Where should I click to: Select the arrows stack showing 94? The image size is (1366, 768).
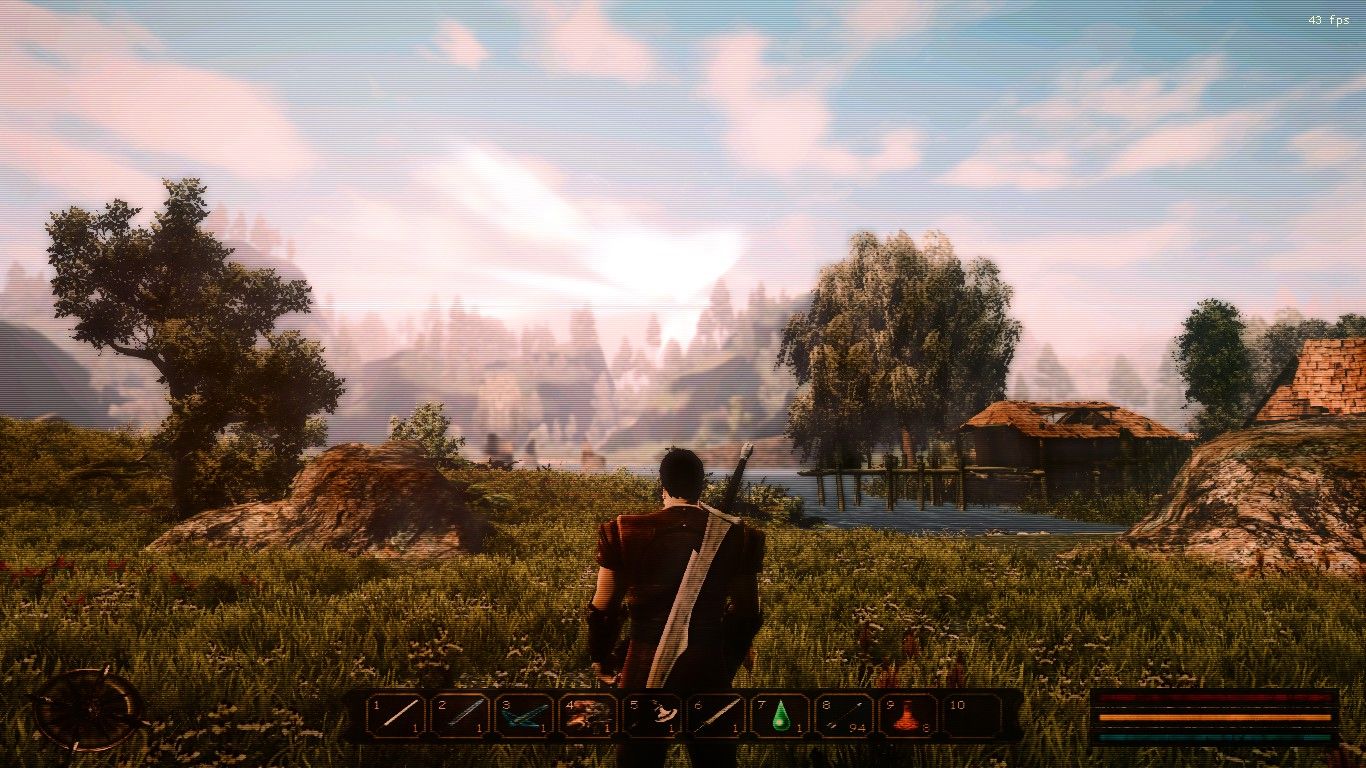(x=846, y=715)
